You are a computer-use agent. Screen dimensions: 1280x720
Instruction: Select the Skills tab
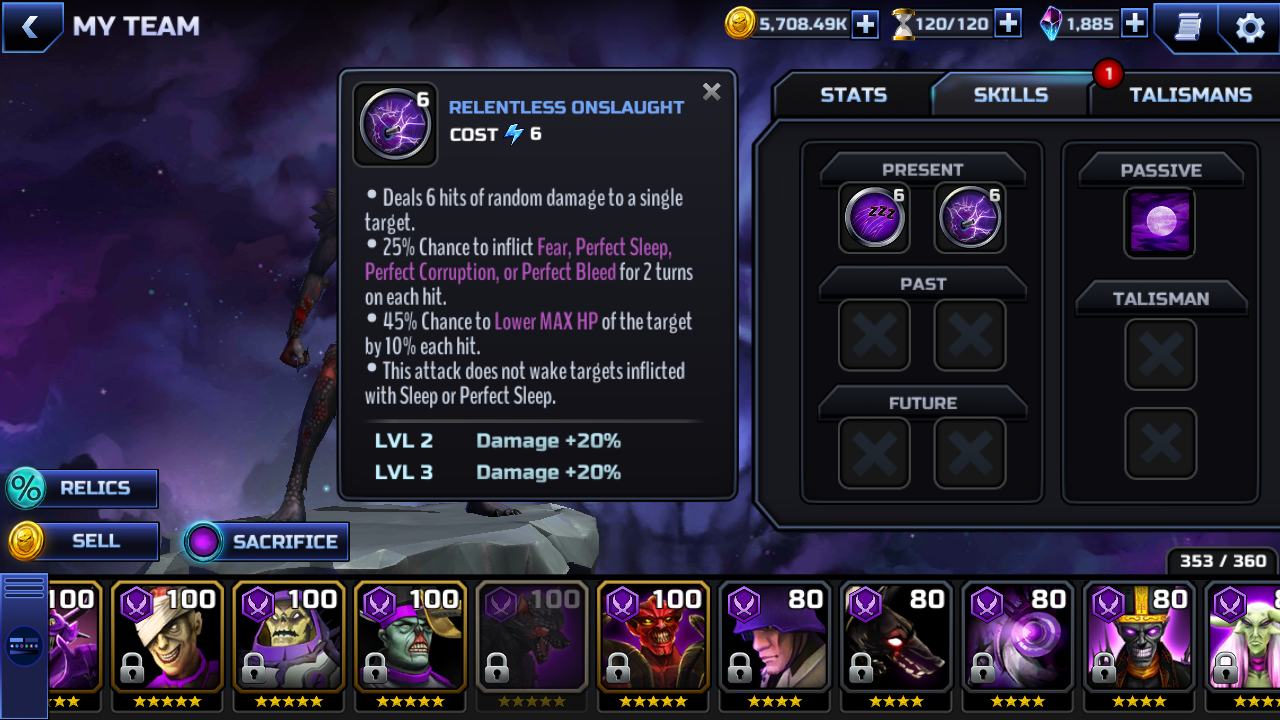[x=1010, y=95]
